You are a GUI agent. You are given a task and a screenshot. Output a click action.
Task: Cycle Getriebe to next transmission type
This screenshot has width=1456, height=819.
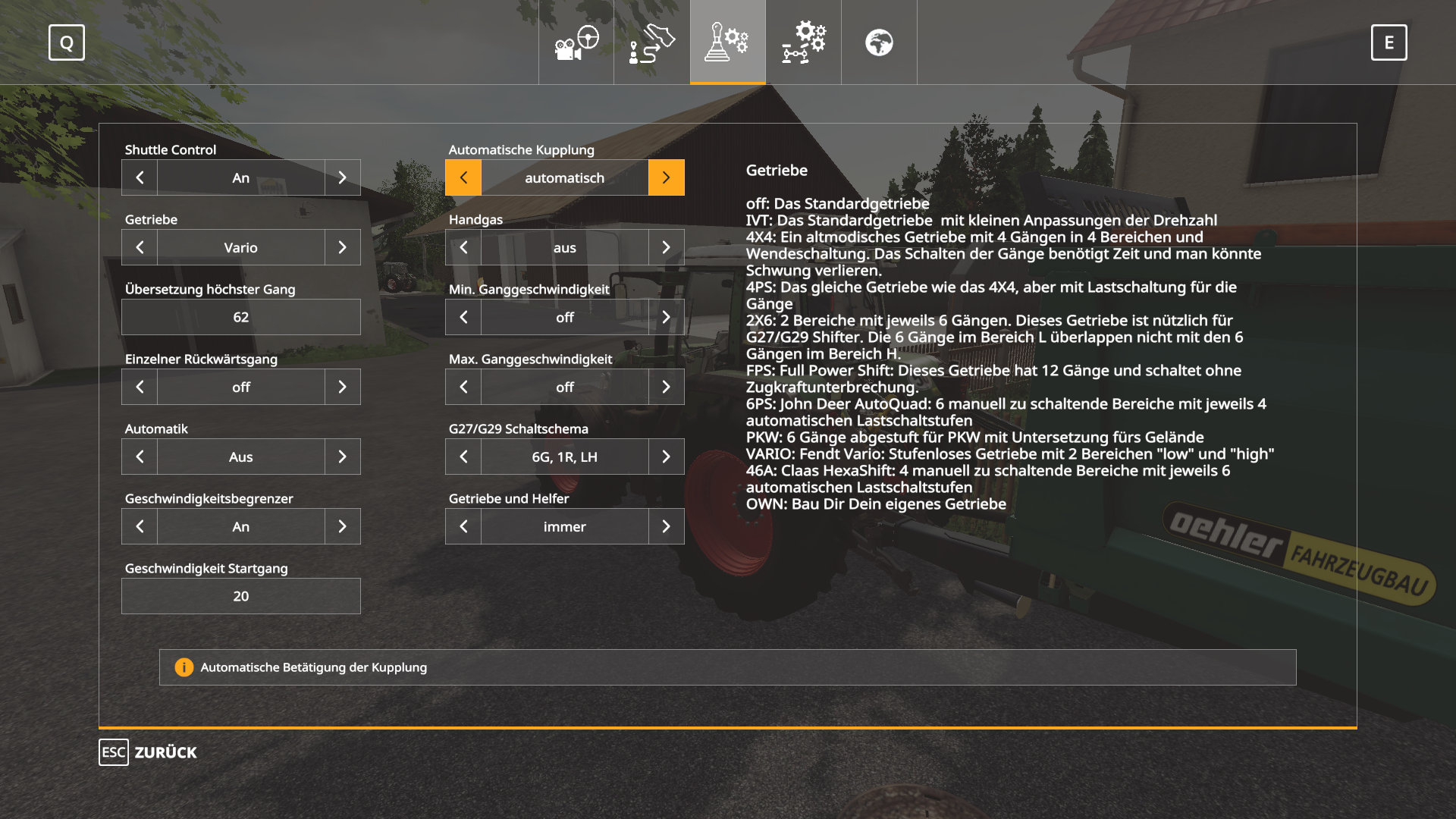tap(343, 247)
